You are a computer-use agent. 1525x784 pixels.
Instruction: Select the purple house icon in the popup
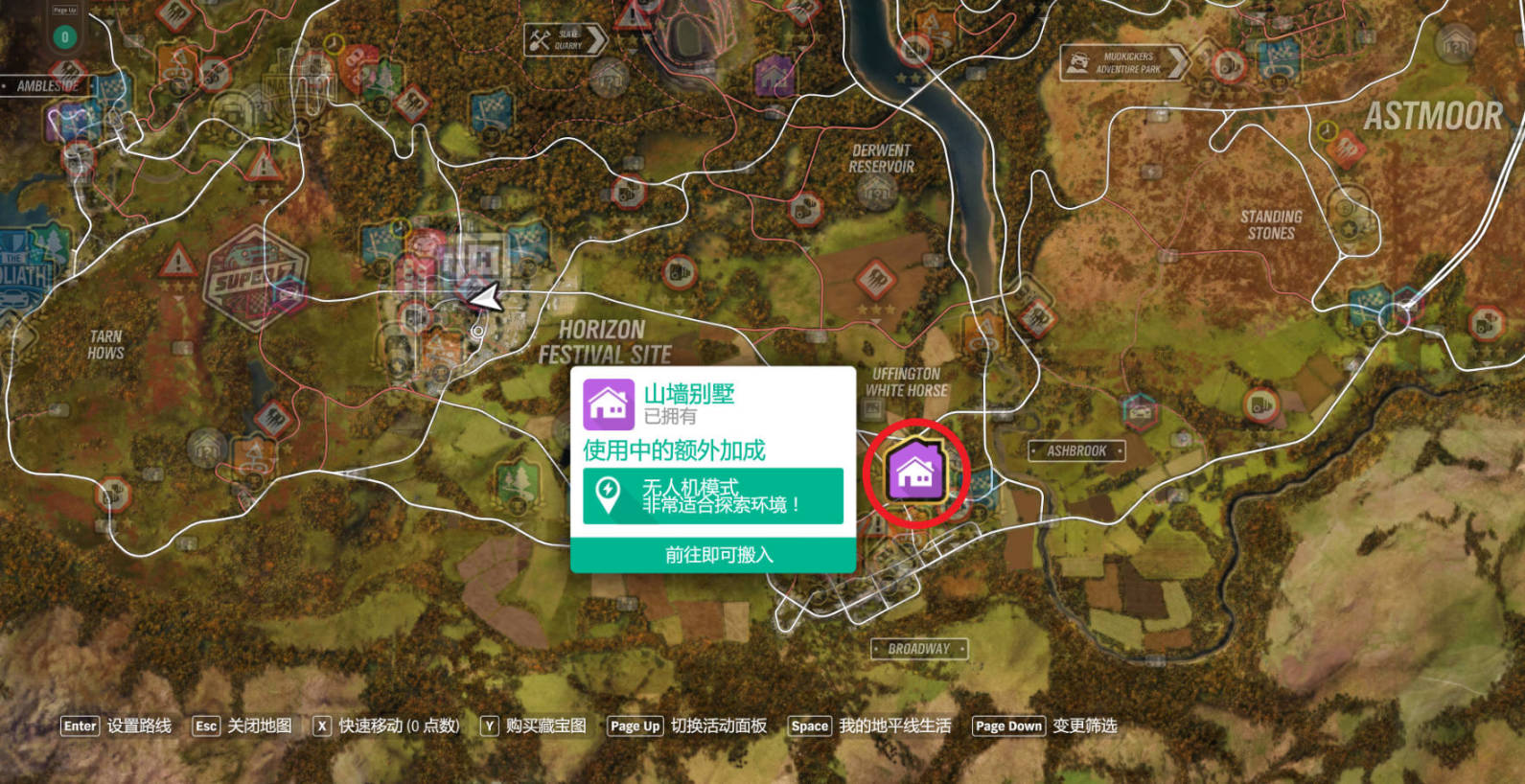tap(609, 404)
